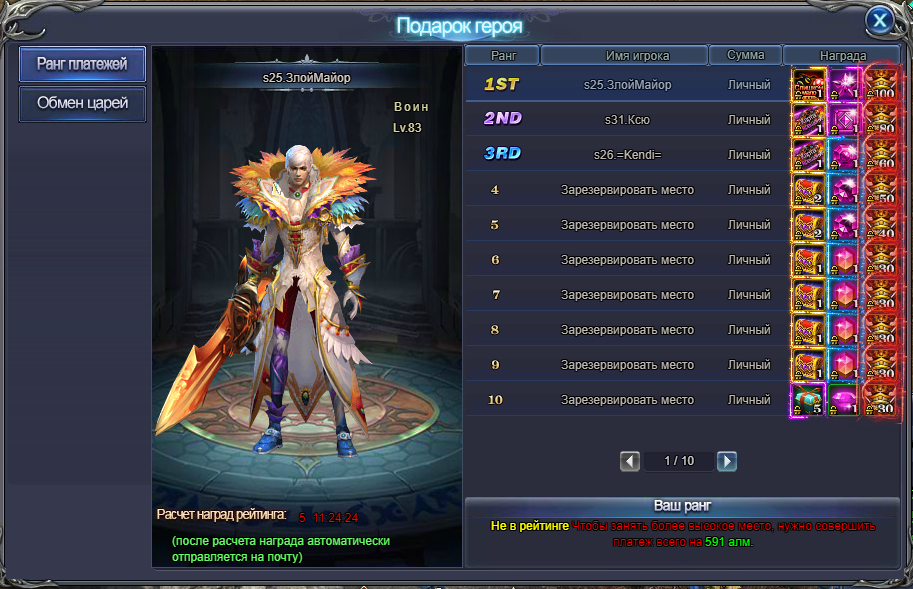View the crown reward x80 for 2nd place
This screenshot has width=913, height=589.
(x=880, y=120)
